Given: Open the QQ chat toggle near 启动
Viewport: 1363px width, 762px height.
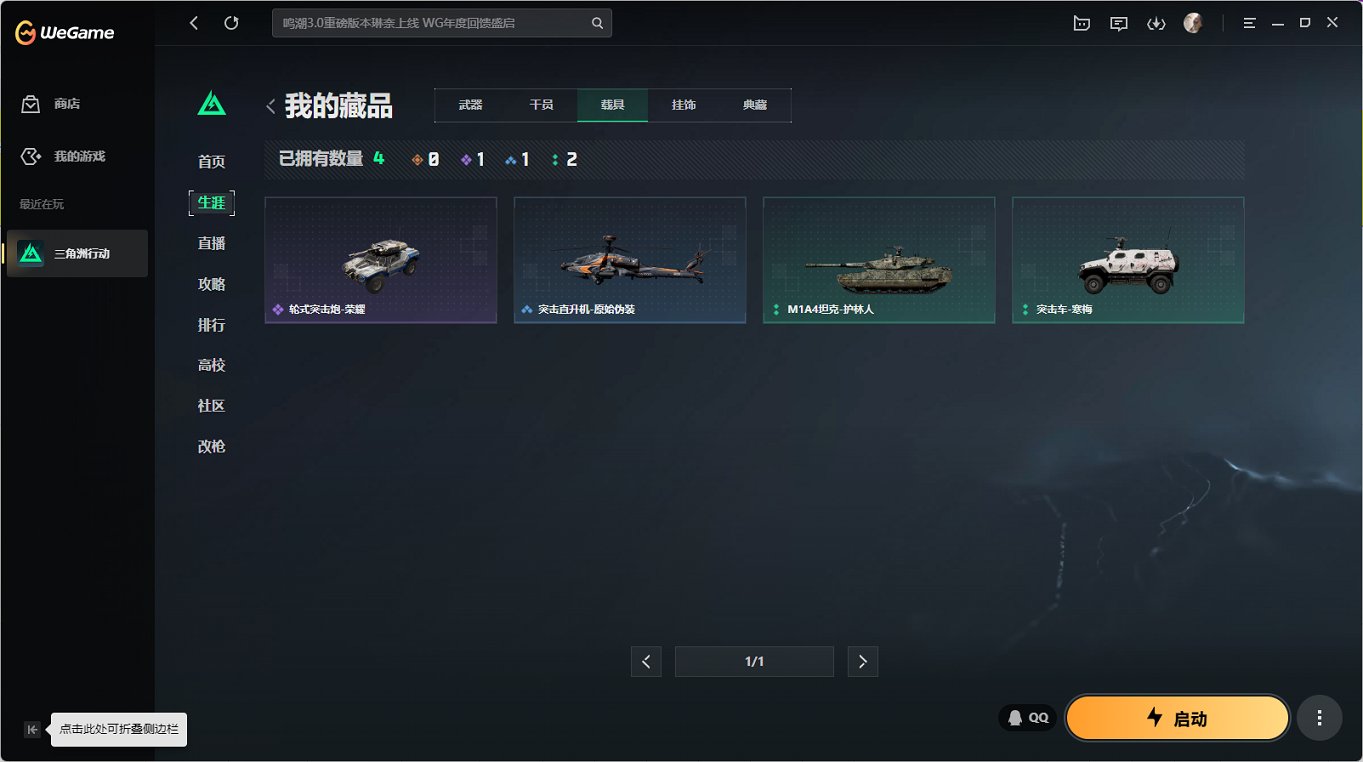Looking at the screenshot, I should point(1026,717).
